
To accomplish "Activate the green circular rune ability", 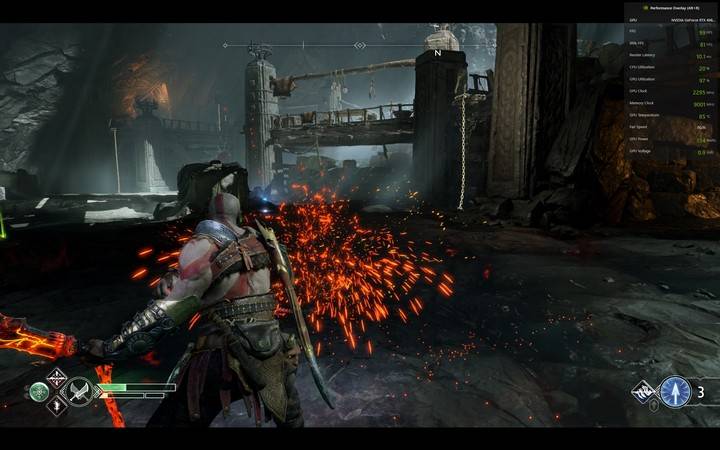I will click(x=39, y=392).
